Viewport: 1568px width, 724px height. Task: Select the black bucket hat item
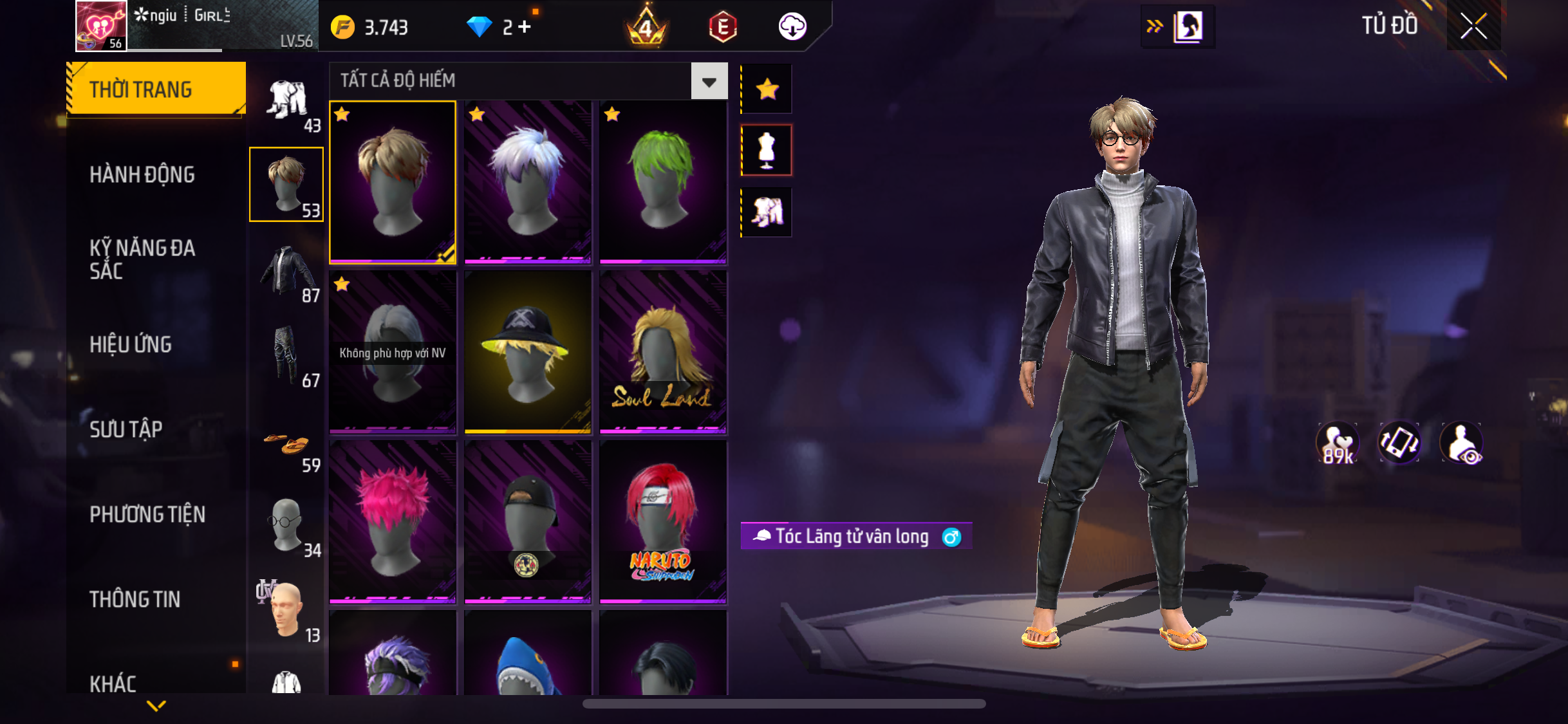[527, 351]
